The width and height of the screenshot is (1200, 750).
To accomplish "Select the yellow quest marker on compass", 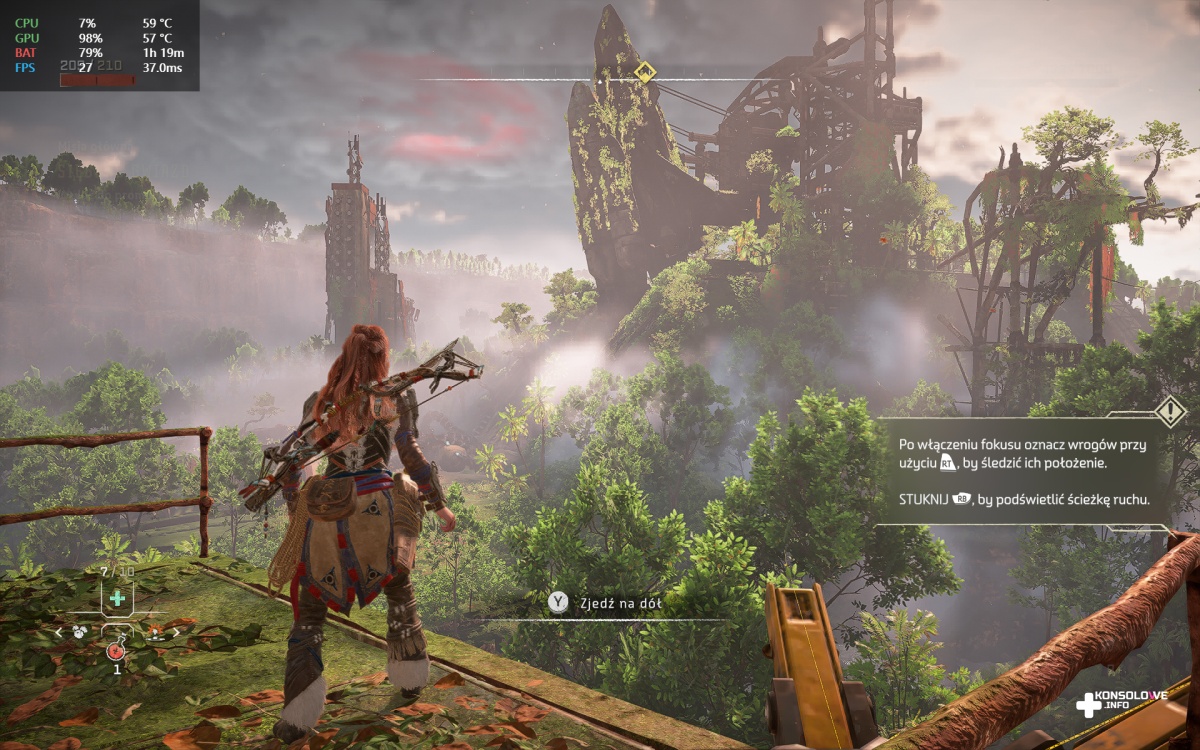I will coord(645,71).
